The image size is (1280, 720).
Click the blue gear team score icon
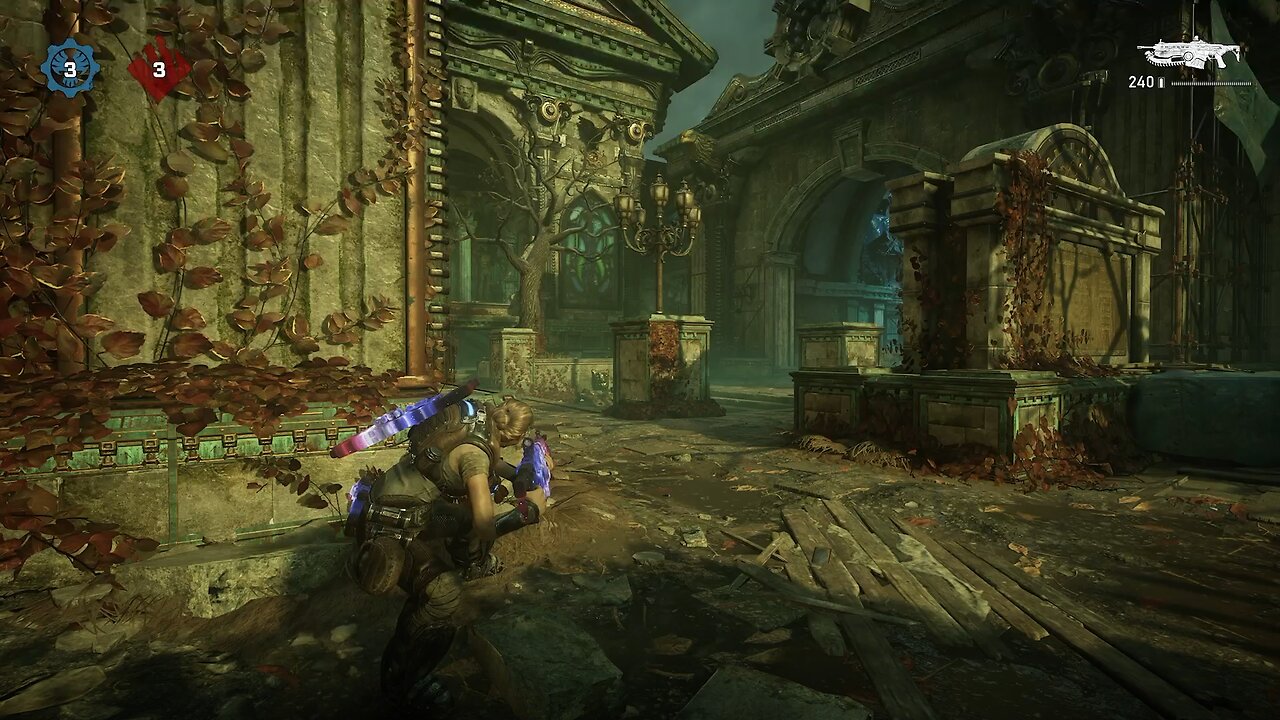pos(69,67)
